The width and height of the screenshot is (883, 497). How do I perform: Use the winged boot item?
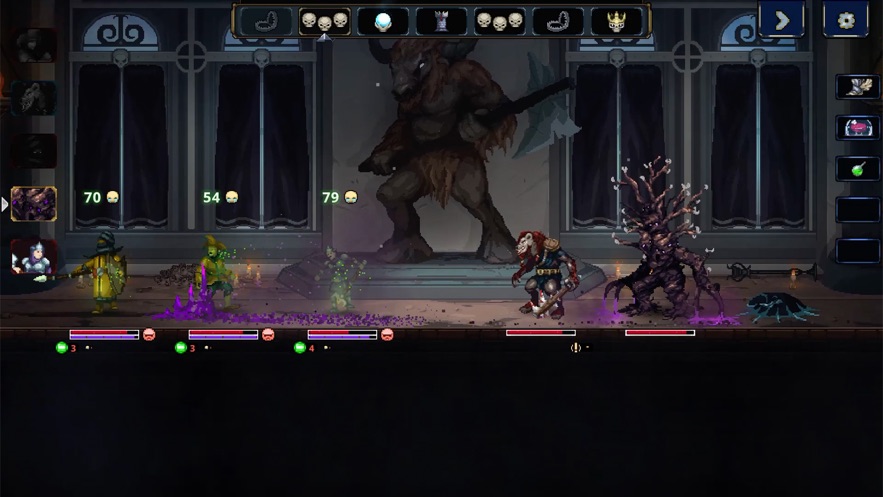coord(857,86)
